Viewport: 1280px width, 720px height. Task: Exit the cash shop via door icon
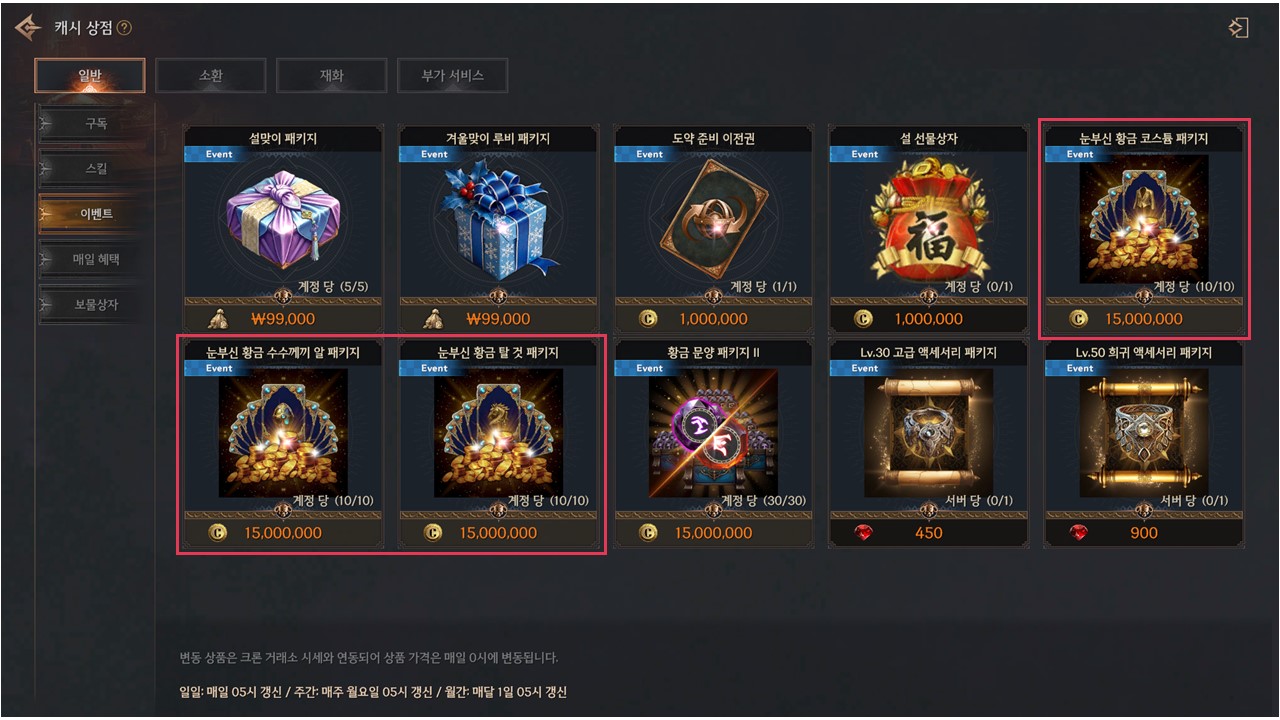[1239, 28]
